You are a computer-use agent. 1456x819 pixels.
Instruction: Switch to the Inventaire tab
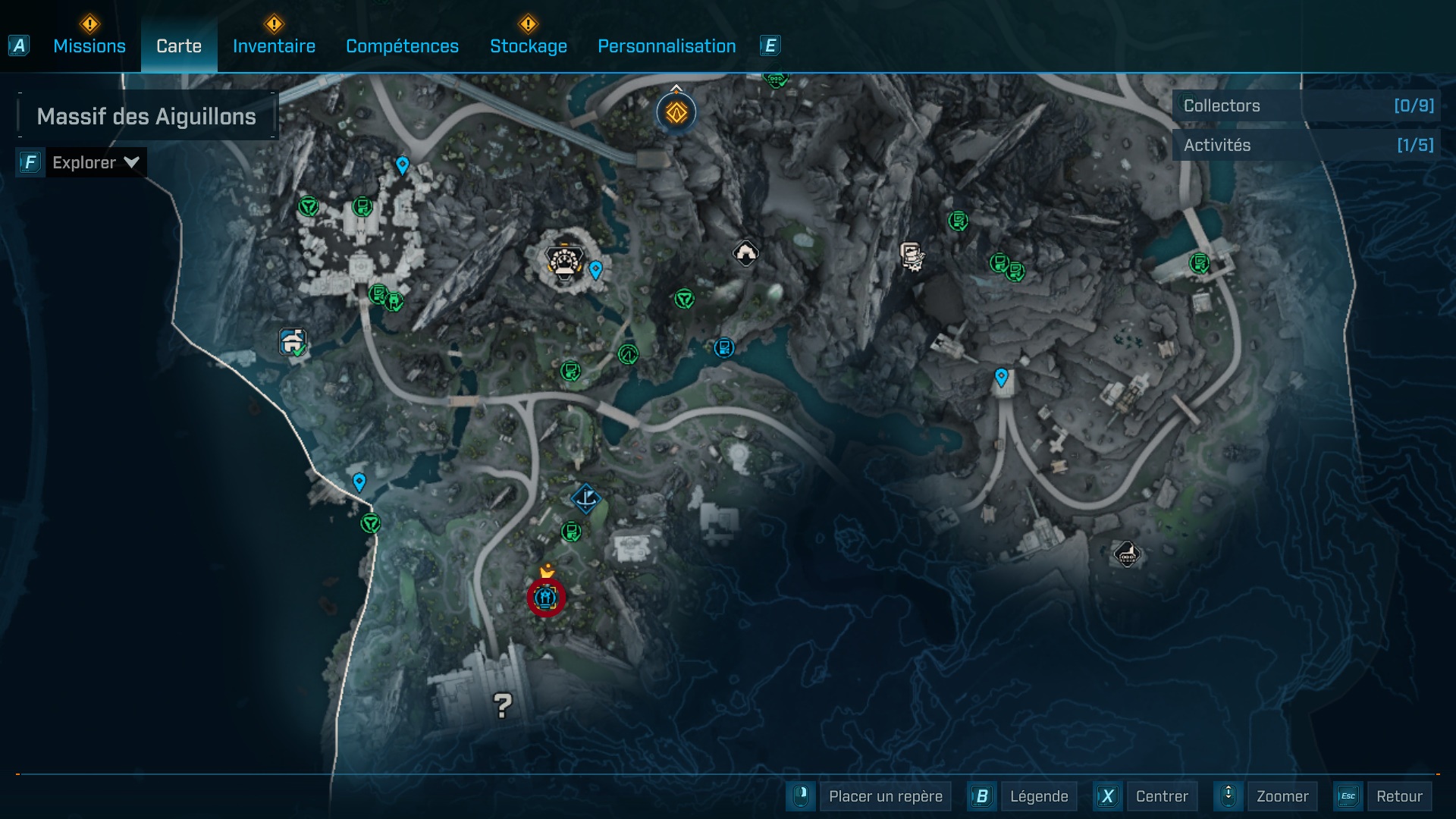point(274,45)
